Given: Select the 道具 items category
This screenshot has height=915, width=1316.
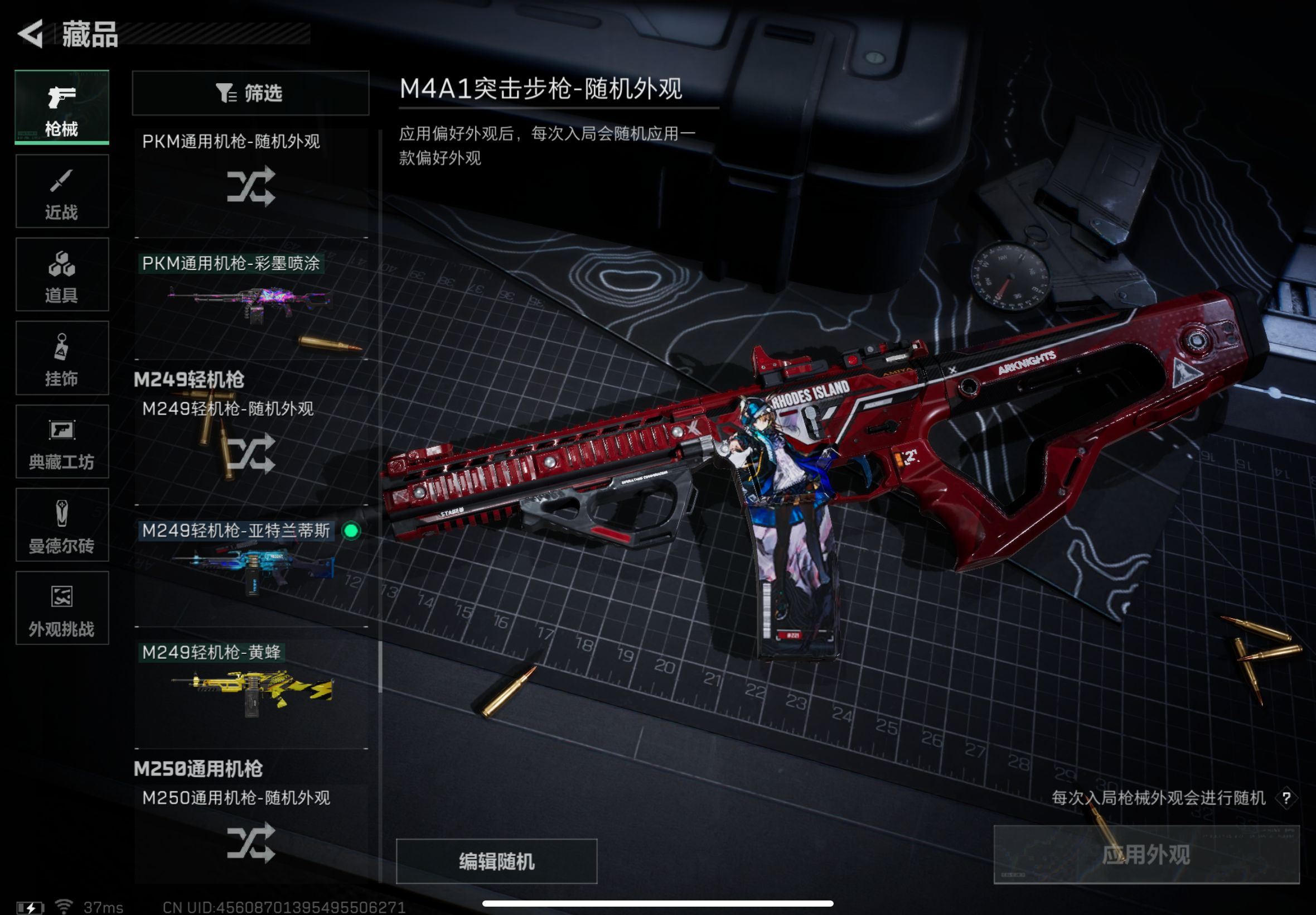Looking at the screenshot, I should (x=62, y=274).
